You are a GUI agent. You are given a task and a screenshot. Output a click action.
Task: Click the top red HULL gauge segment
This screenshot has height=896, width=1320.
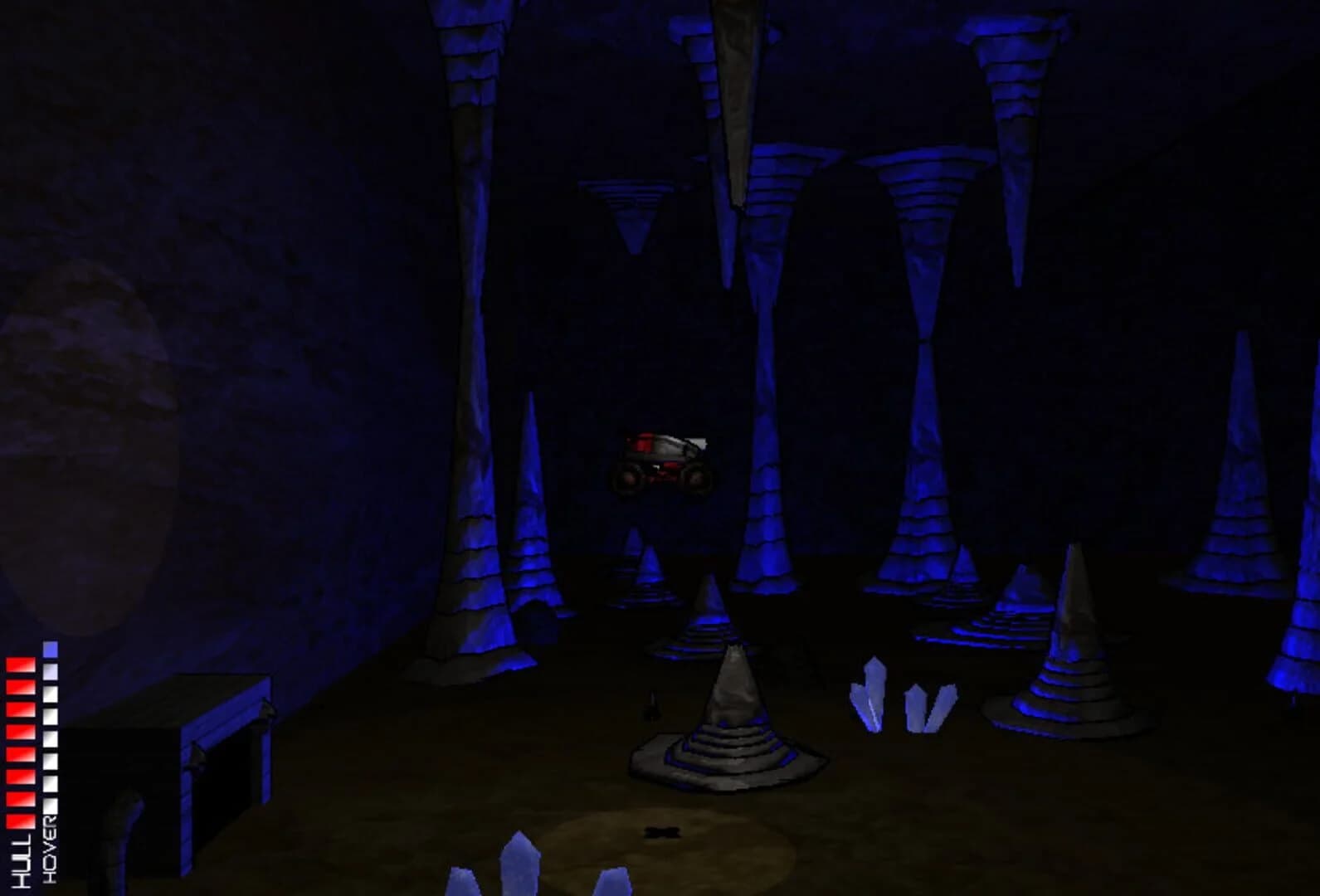click(21, 666)
